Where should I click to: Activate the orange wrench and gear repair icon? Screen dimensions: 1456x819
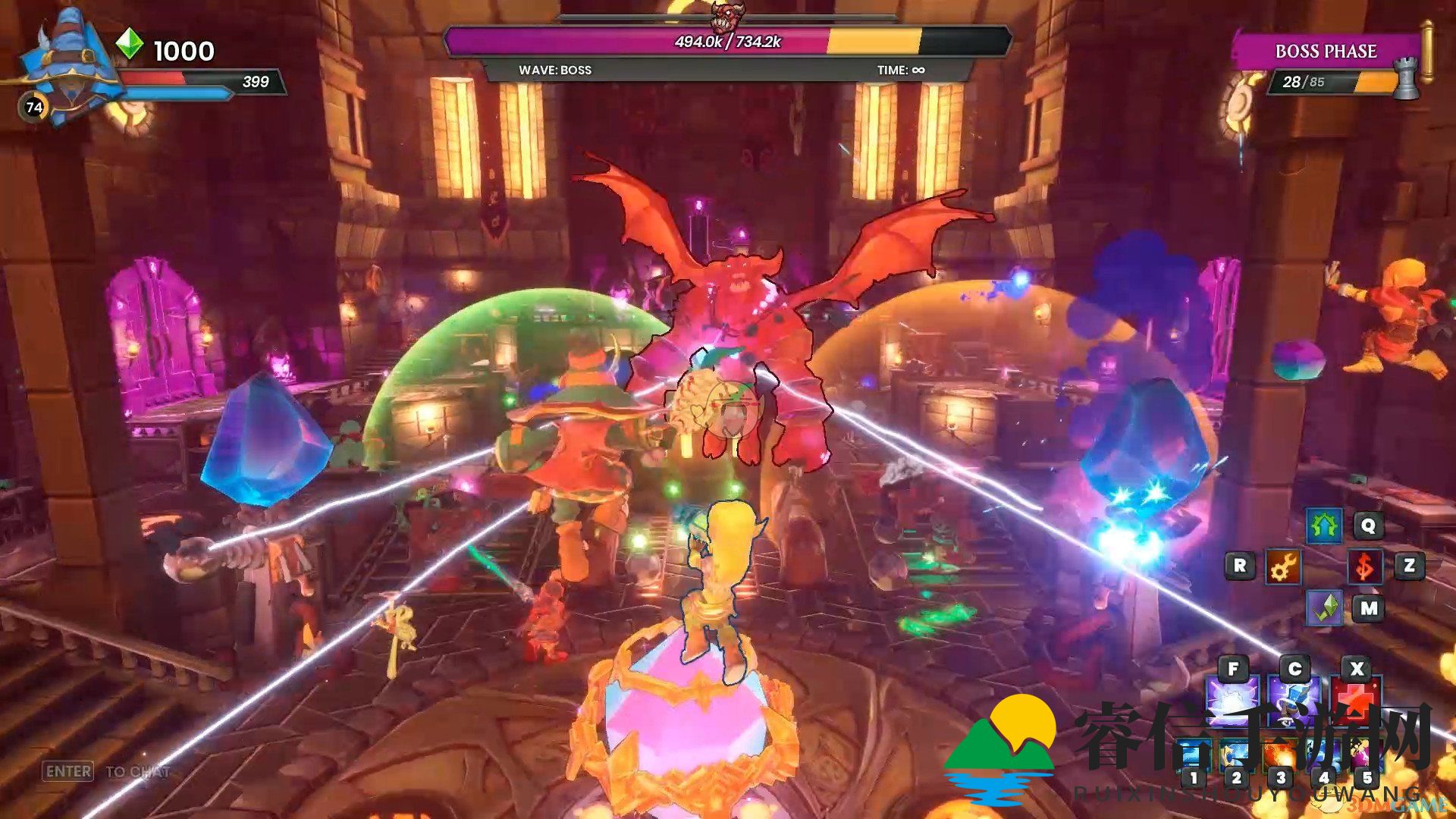click(x=1283, y=566)
